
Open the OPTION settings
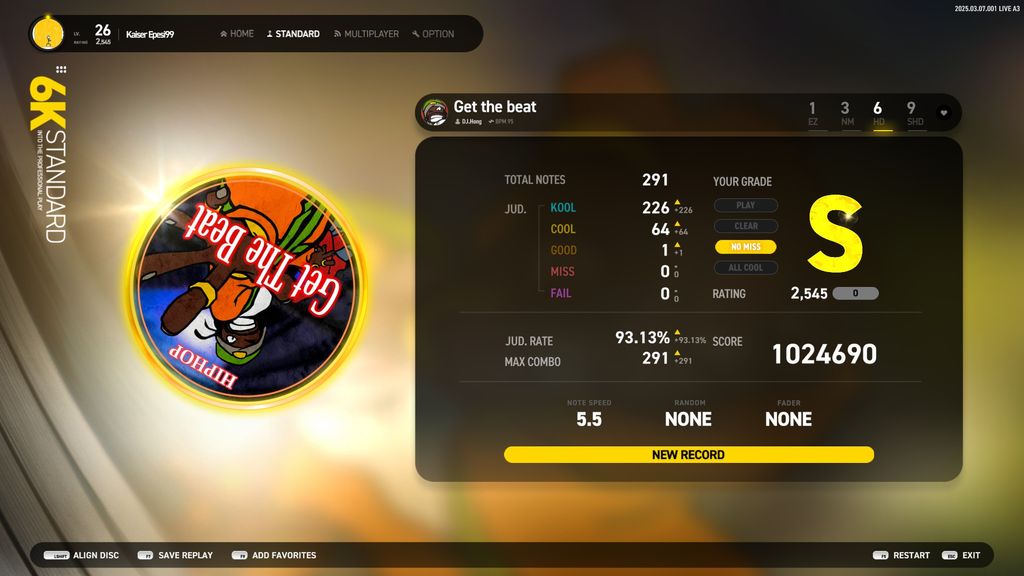(x=432, y=34)
